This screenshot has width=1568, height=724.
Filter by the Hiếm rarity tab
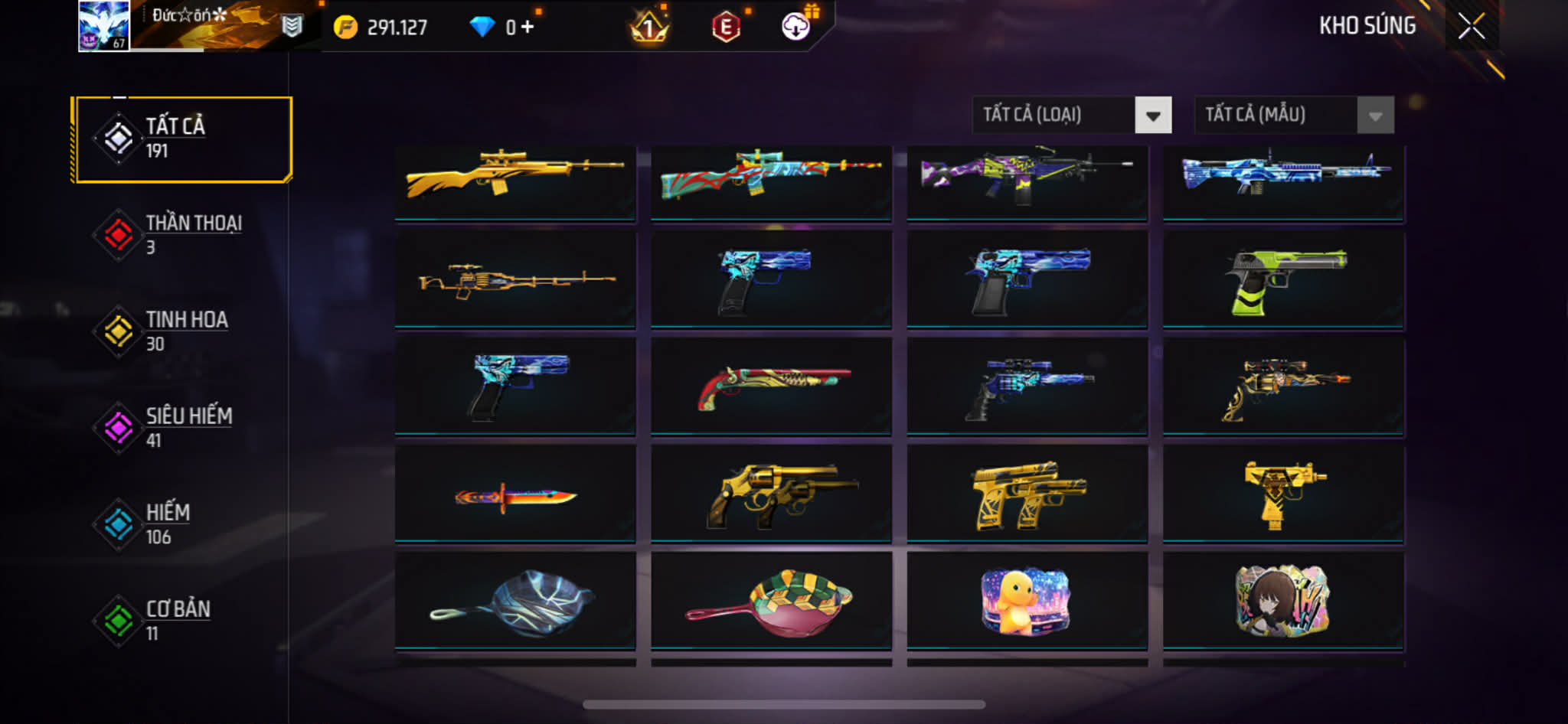(x=182, y=524)
